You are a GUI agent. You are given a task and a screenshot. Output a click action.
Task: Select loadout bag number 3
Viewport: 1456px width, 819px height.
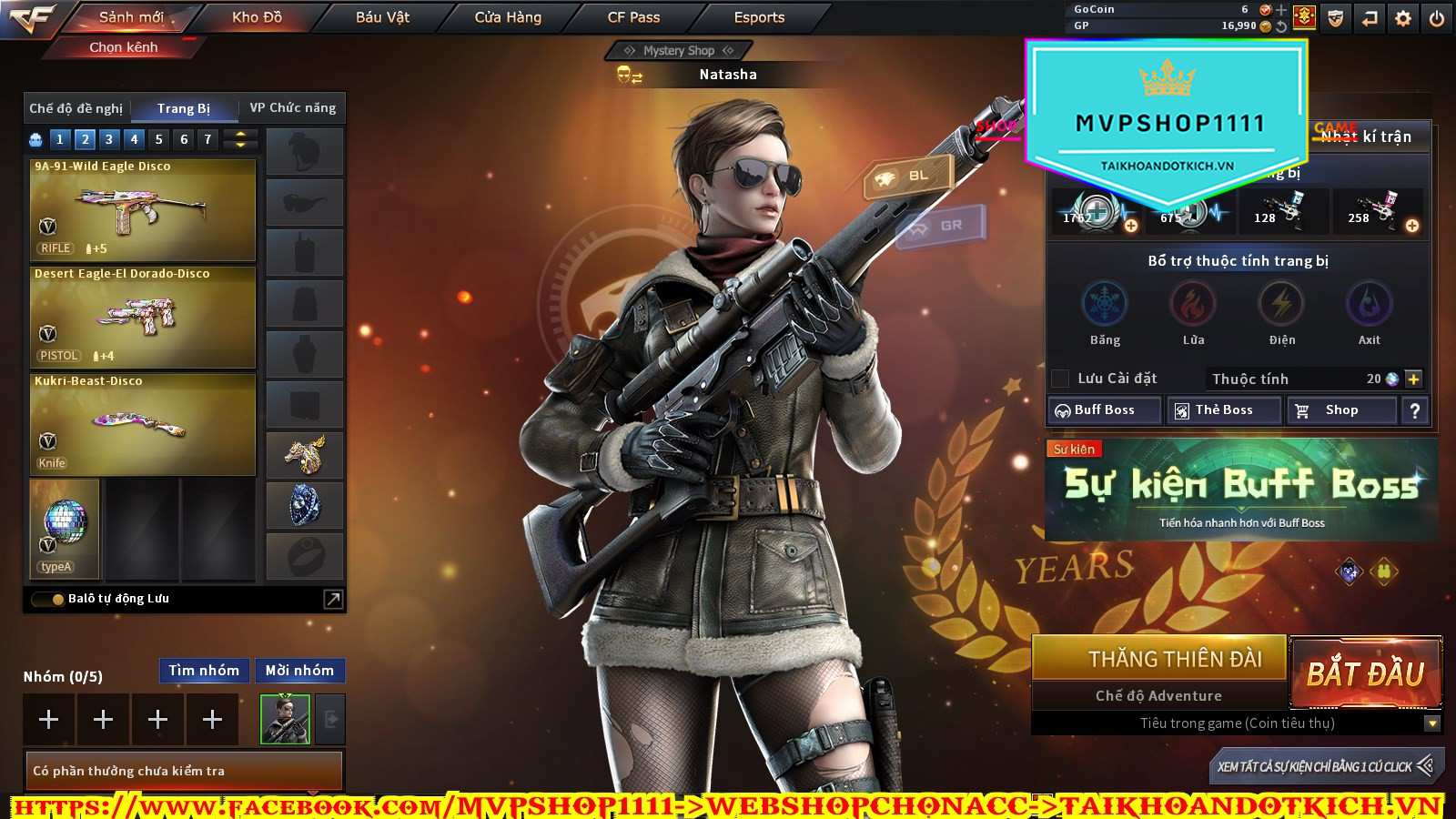[109, 139]
